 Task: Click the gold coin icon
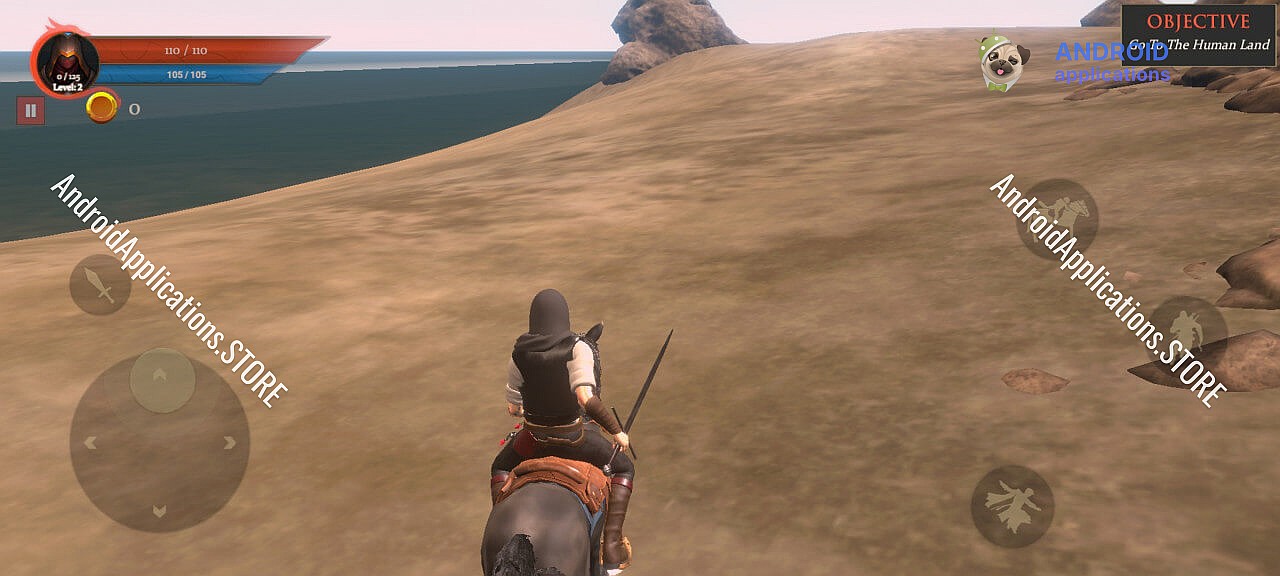pos(101,107)
